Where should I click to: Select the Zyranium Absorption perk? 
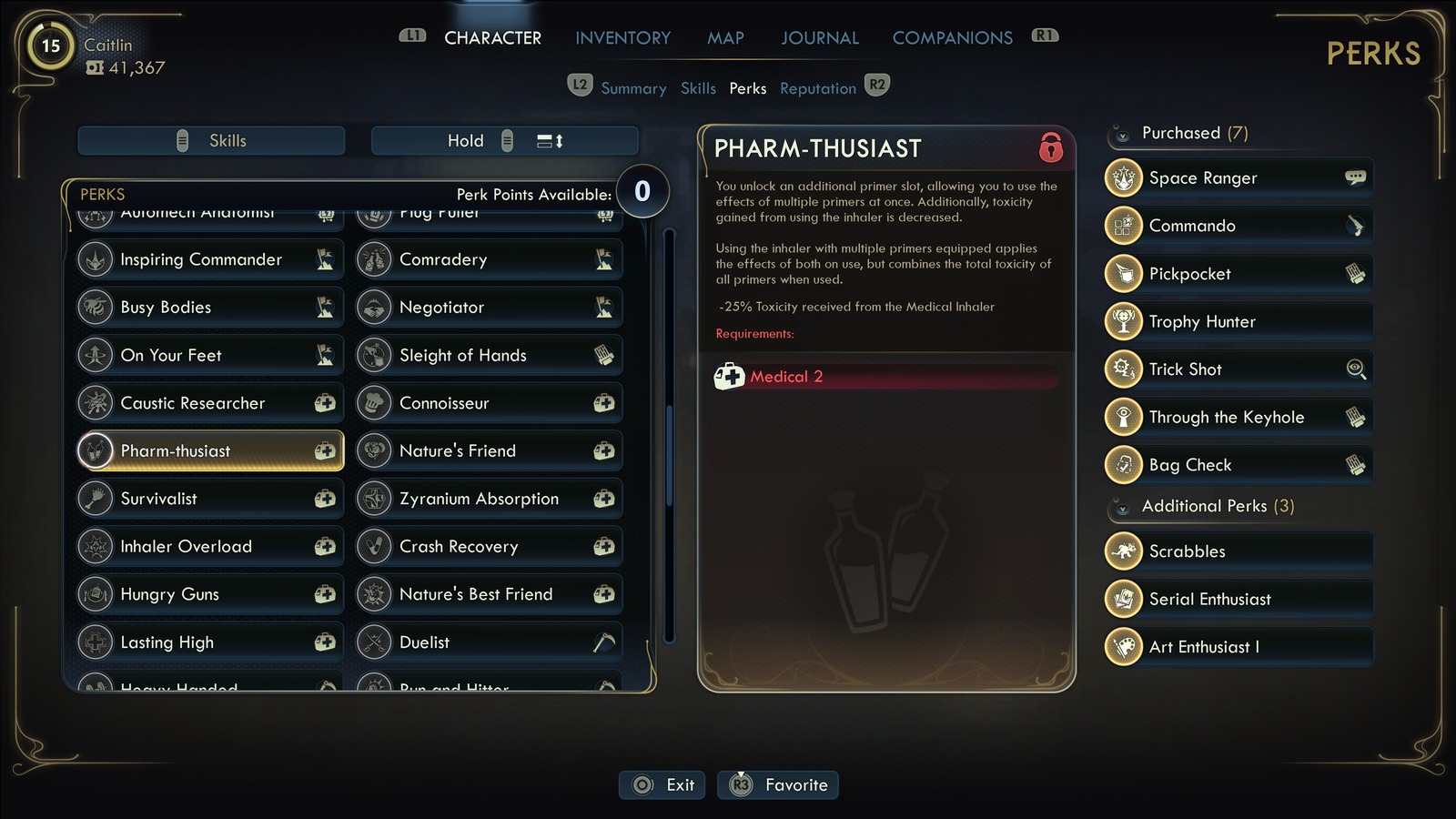click(489, 499)
